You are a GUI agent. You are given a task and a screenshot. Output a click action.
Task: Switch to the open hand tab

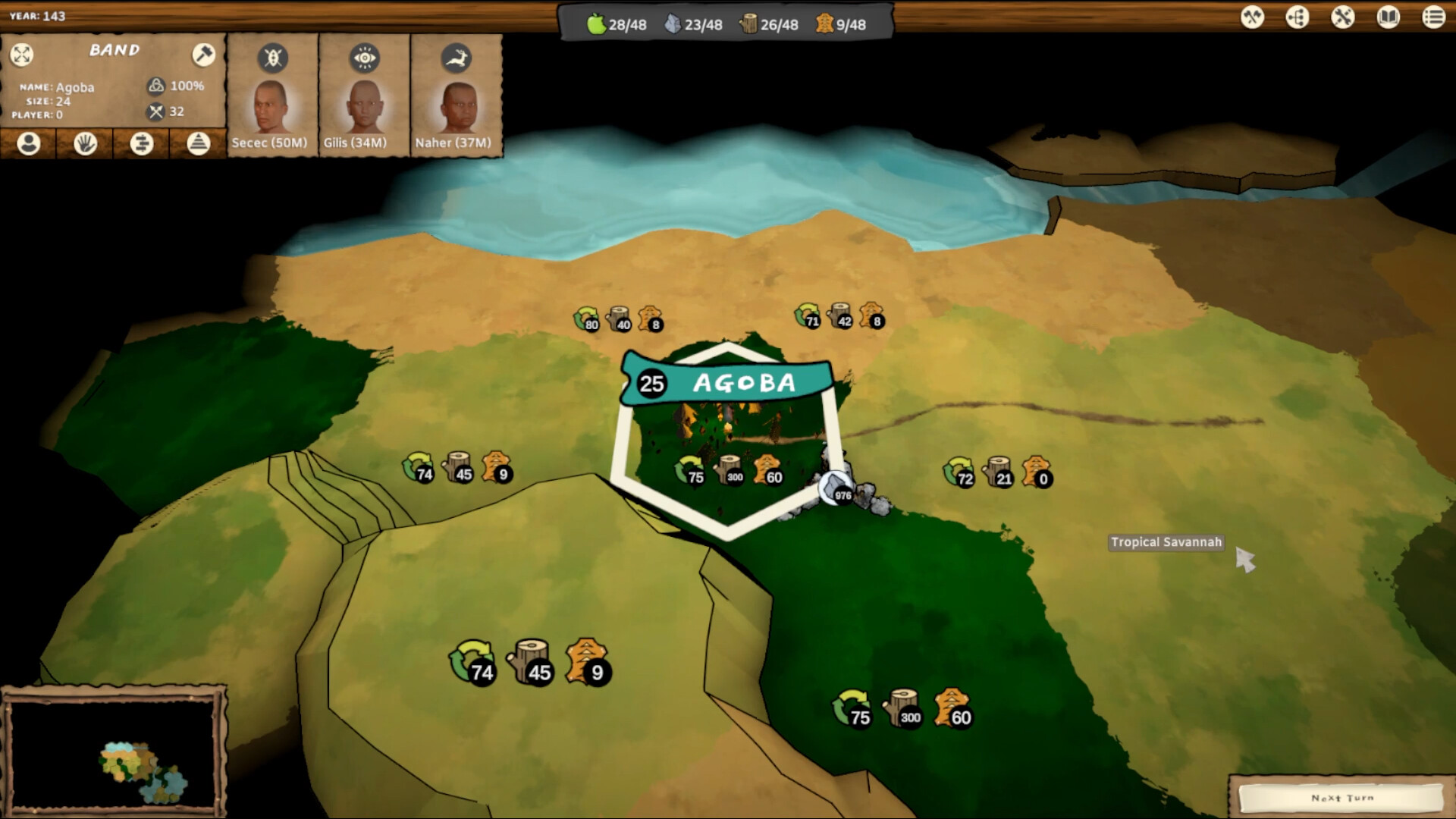pos(85,143)
